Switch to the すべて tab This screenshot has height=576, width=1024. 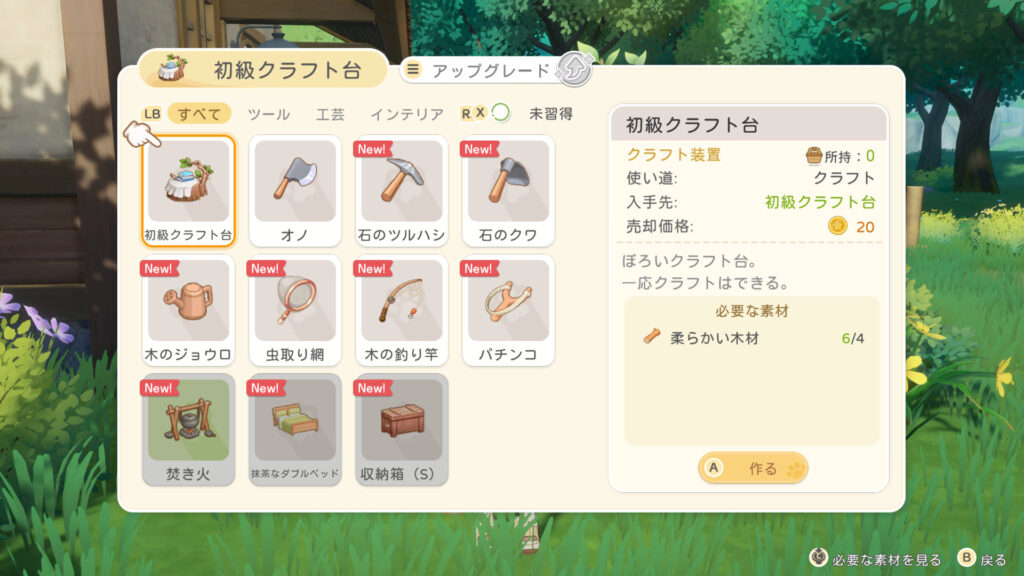(199, 114)
